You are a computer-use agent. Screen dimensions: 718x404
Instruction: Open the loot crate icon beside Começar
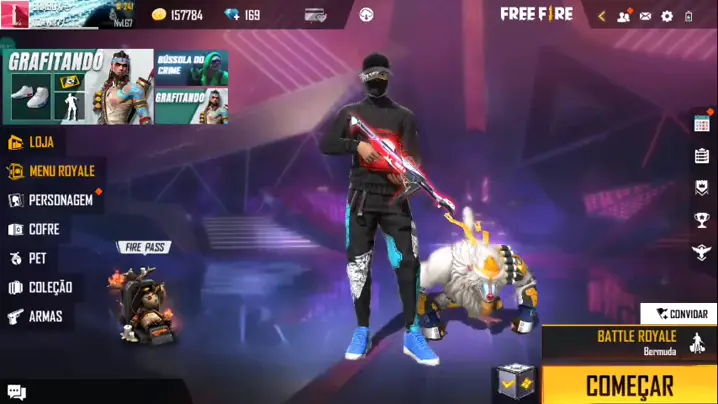(512, 381)
